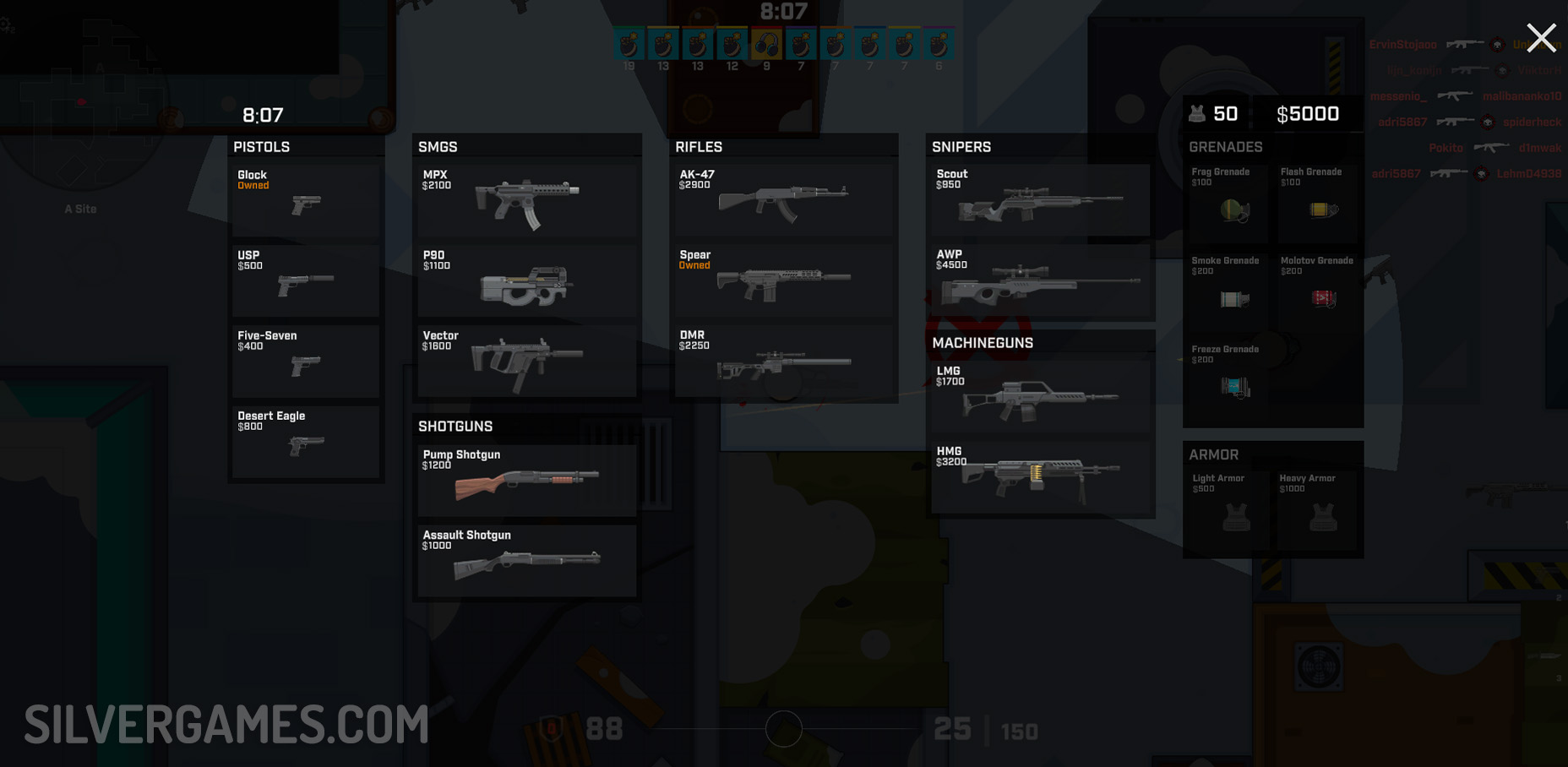Buy the Pump Shotgun
1568x767 pixels.
[x=526, y=481]
